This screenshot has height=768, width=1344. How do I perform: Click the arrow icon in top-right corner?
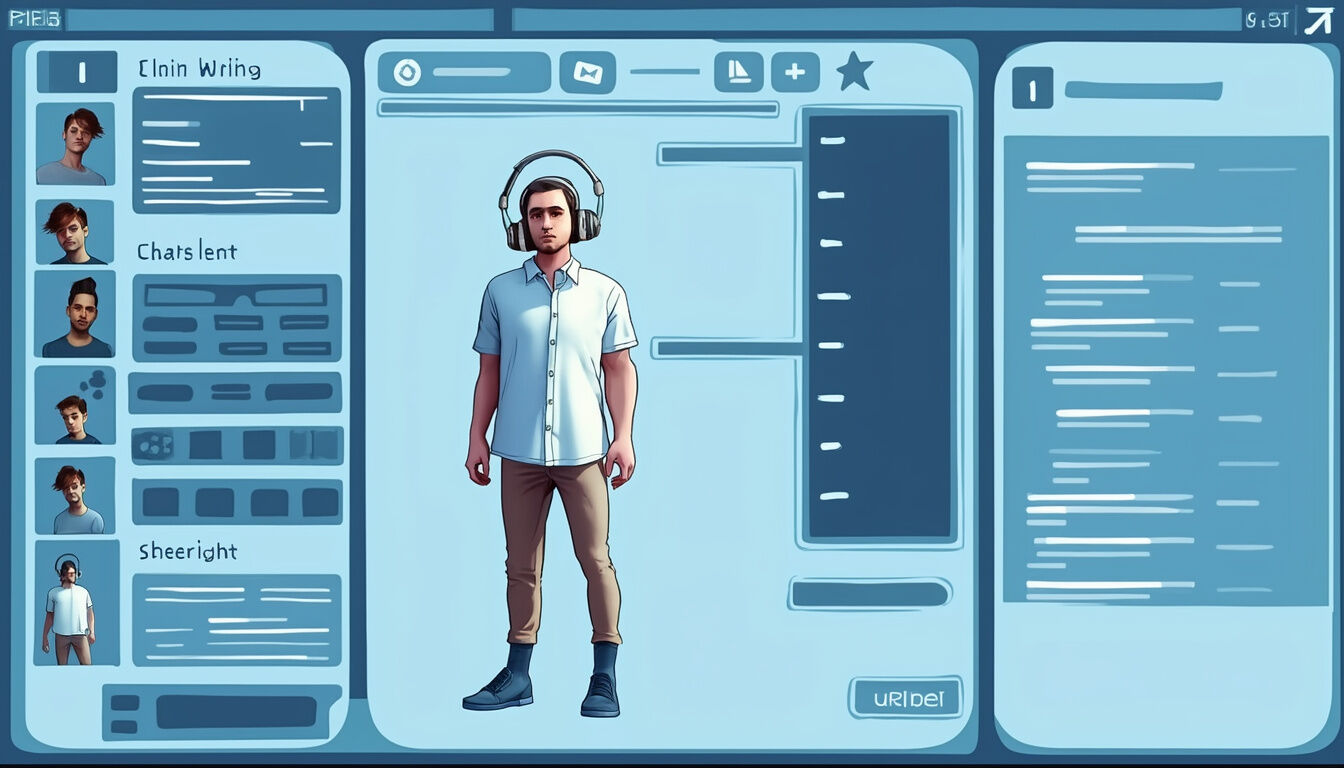(x=1319, y=20)
